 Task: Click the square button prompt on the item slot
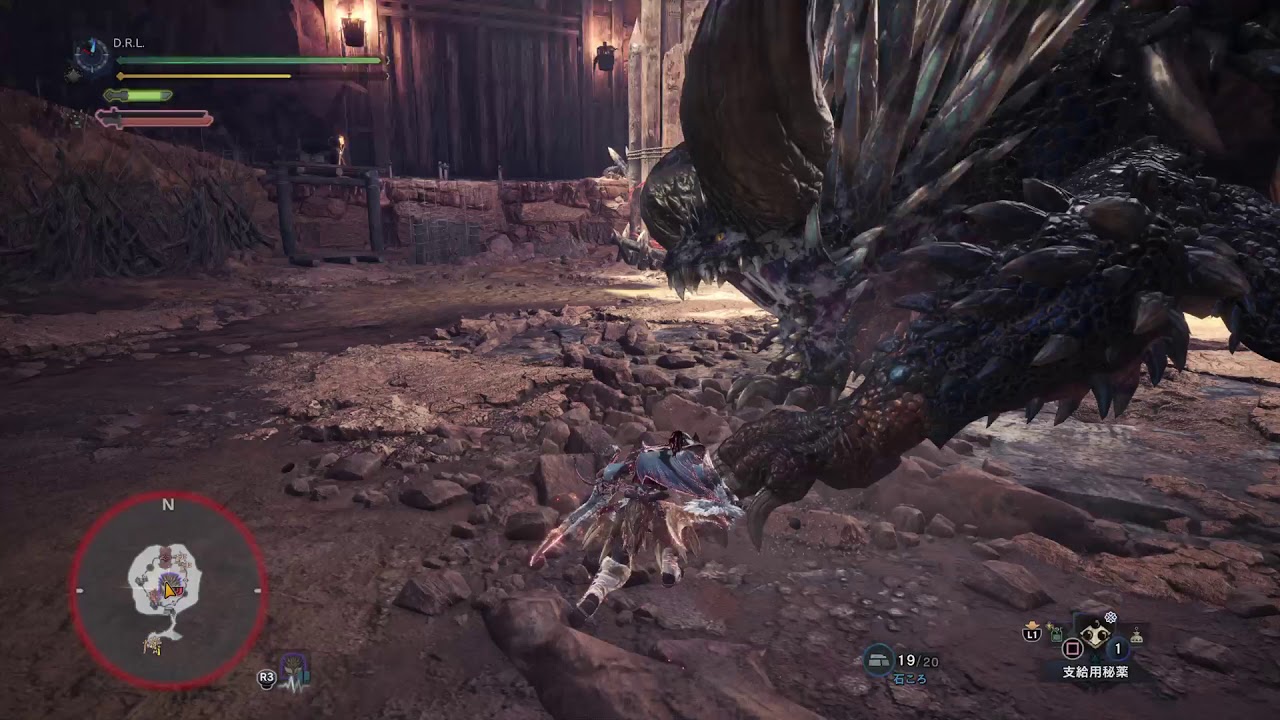tap(1073, 646)
